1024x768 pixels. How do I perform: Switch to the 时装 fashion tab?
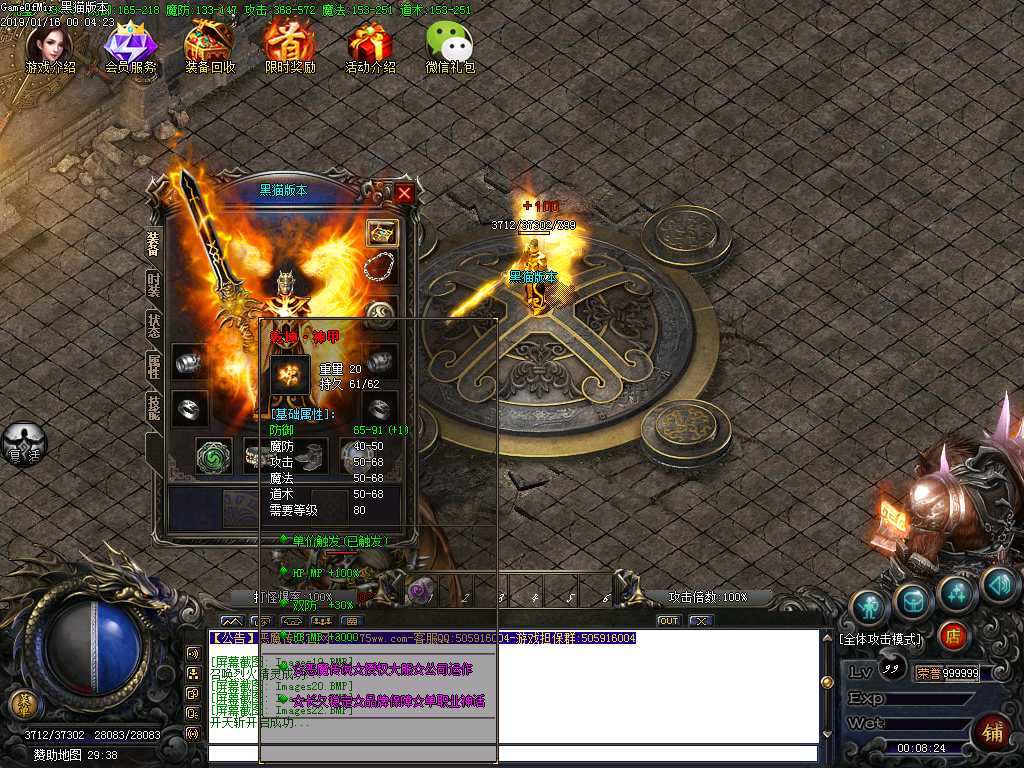pos(154,285)
